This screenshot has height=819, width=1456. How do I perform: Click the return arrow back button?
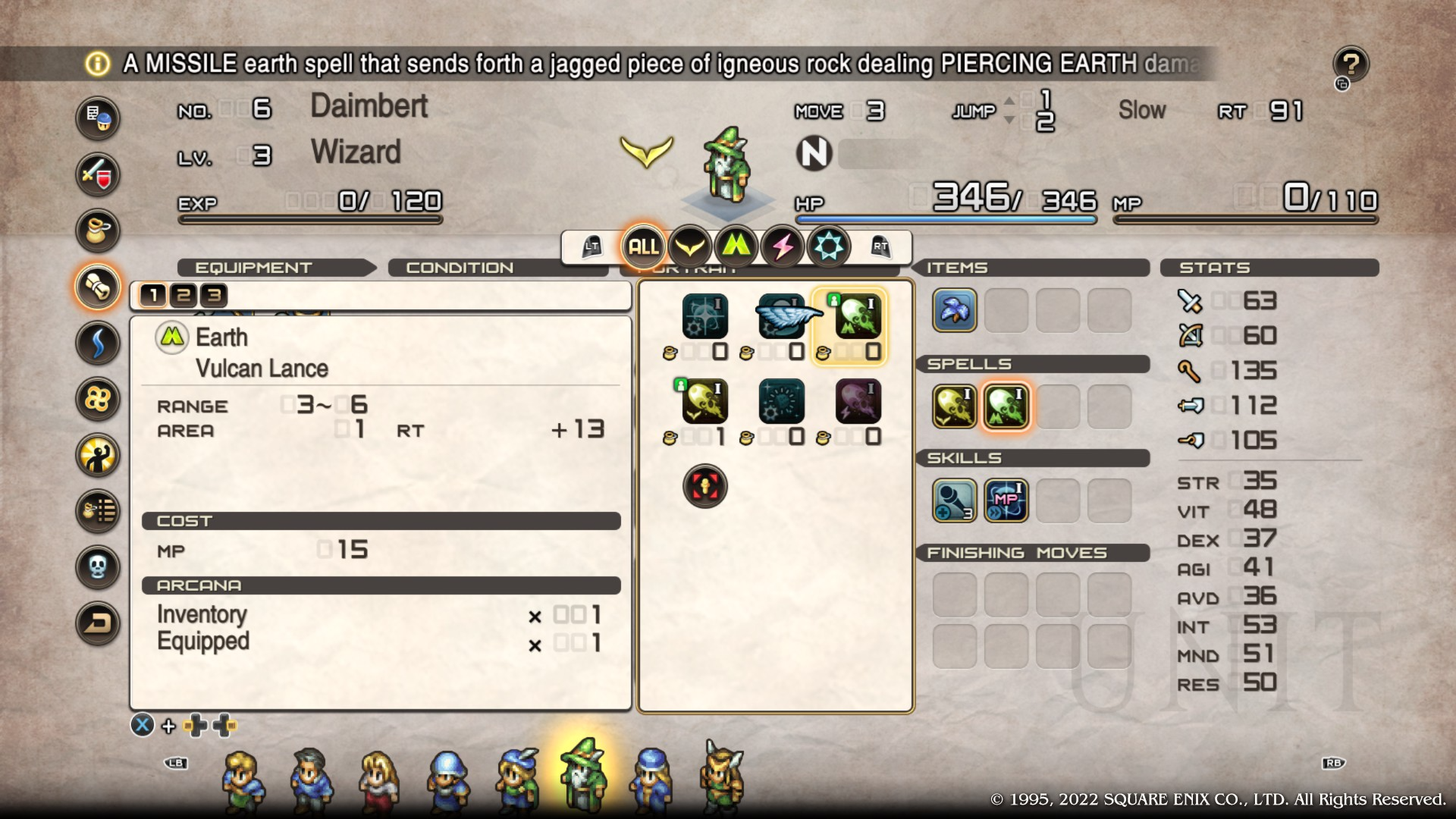pyautogui.click(x=98, y=623)
